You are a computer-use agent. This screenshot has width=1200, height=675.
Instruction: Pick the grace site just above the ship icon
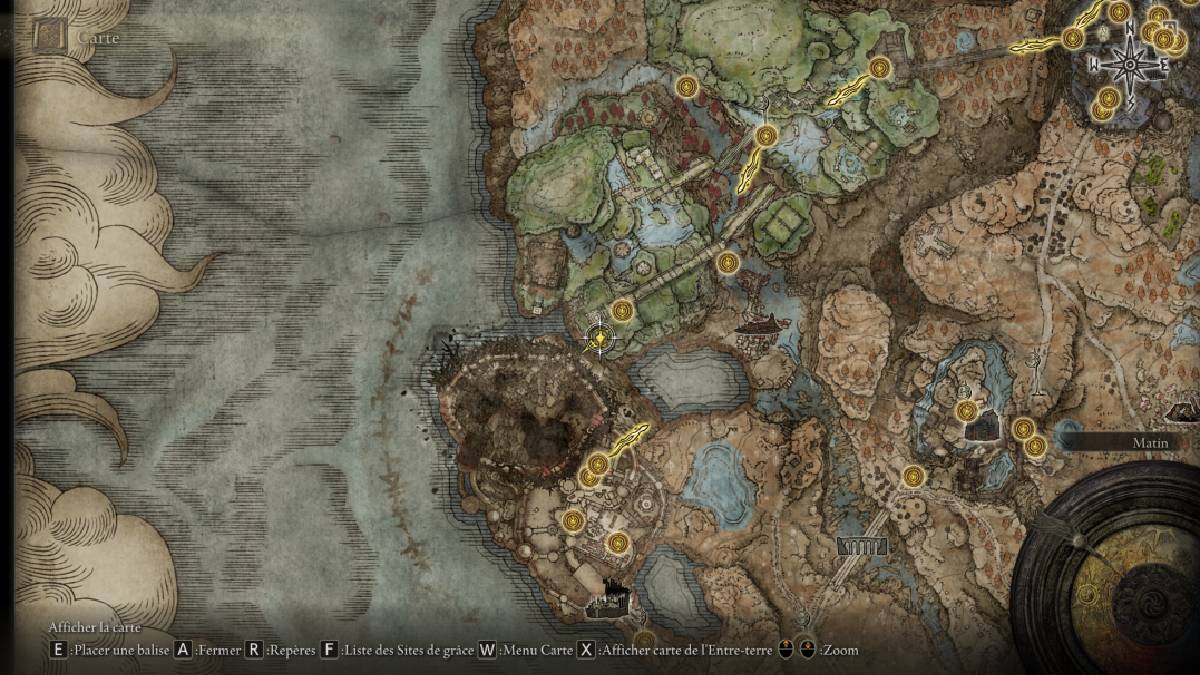tap(728, 263)
